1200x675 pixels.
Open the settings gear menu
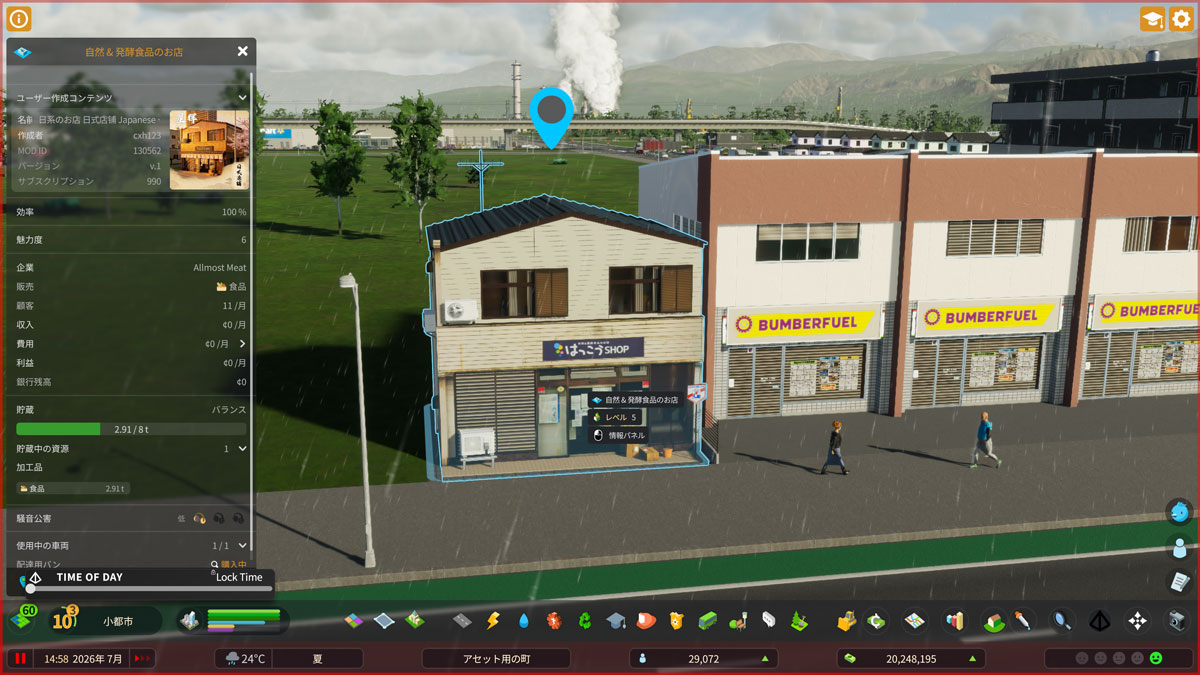click(x=1181, y=19)
